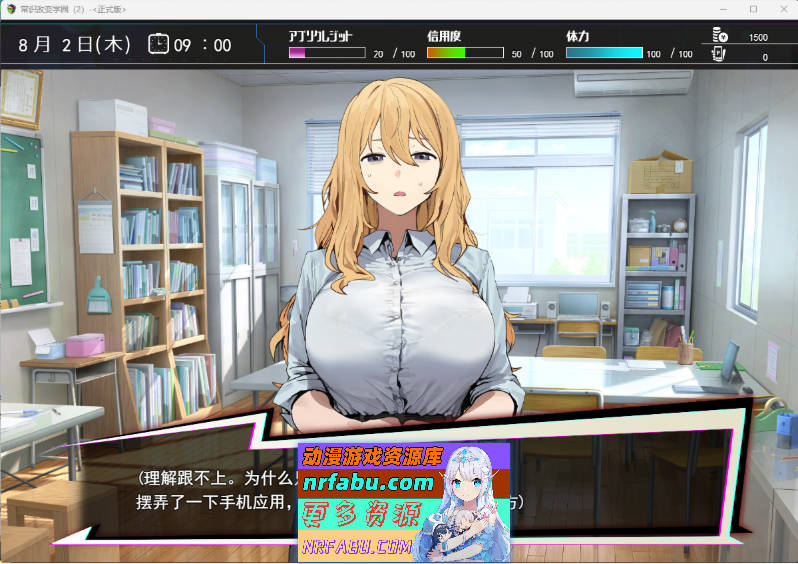Maximize the game window
The height and width of the screenshot is (564, 798).
pyautogui.click(x=753, y=9)
